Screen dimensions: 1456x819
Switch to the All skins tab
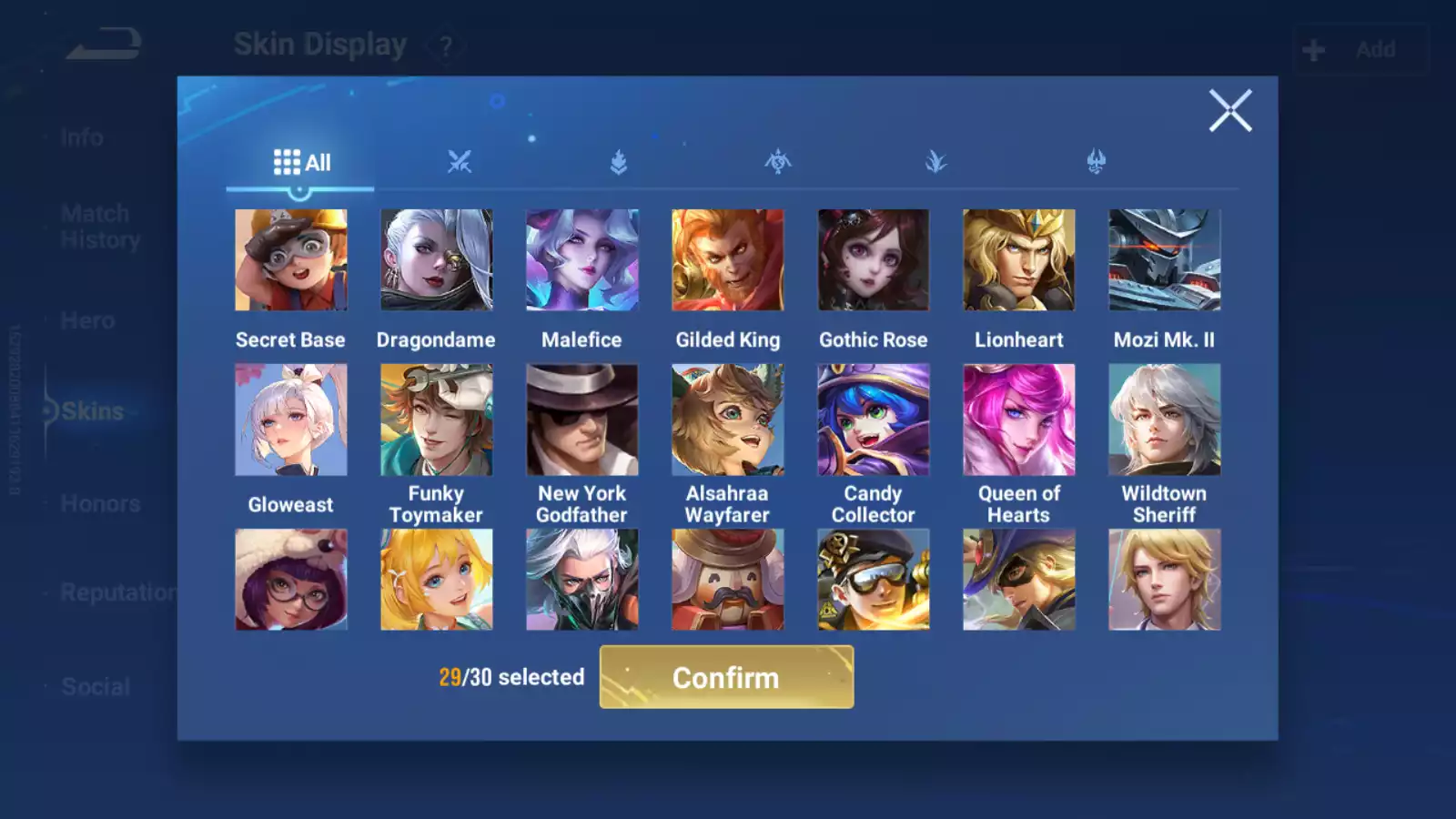pos(301,163)
